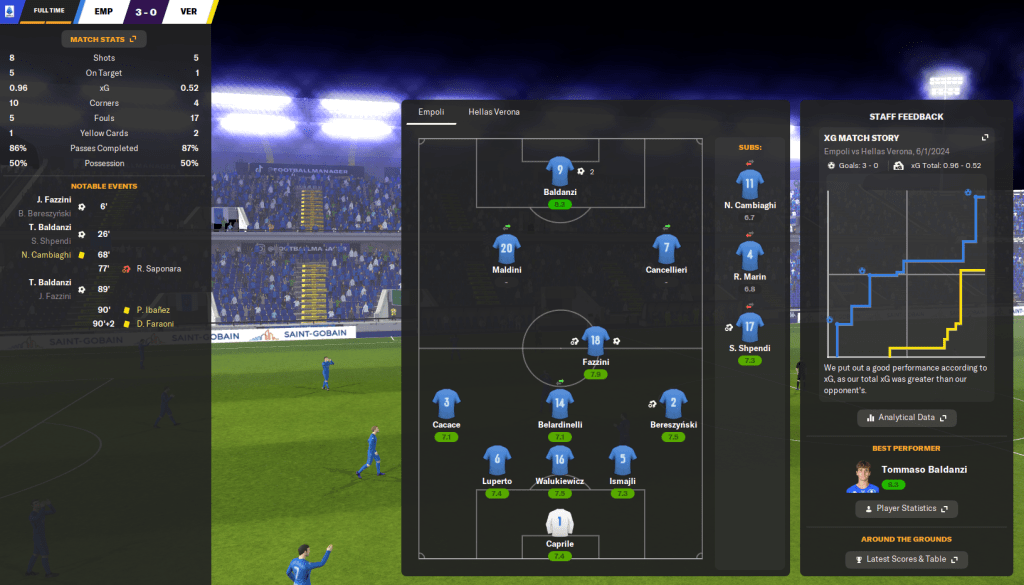
Task: Switch to the Hellas Verona tab
Action: point(495,112)
